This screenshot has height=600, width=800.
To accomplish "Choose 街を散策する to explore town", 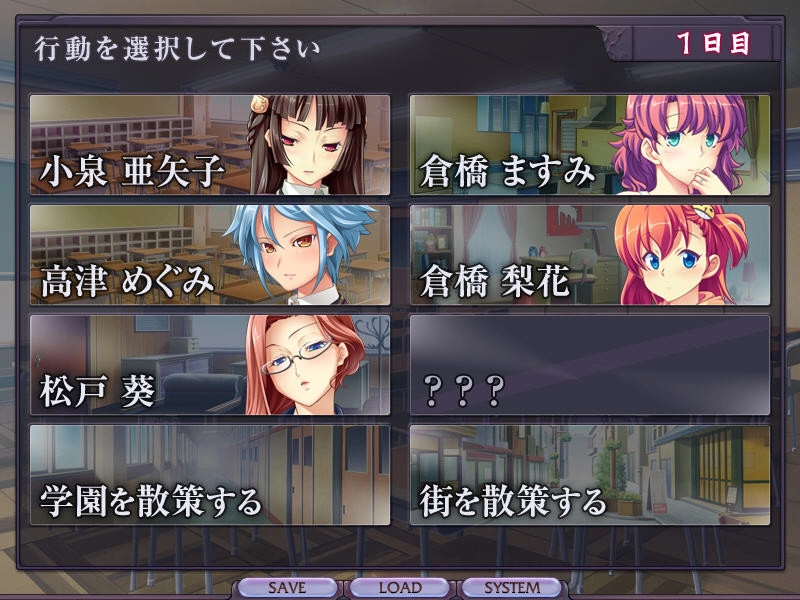I will point(590,475).
